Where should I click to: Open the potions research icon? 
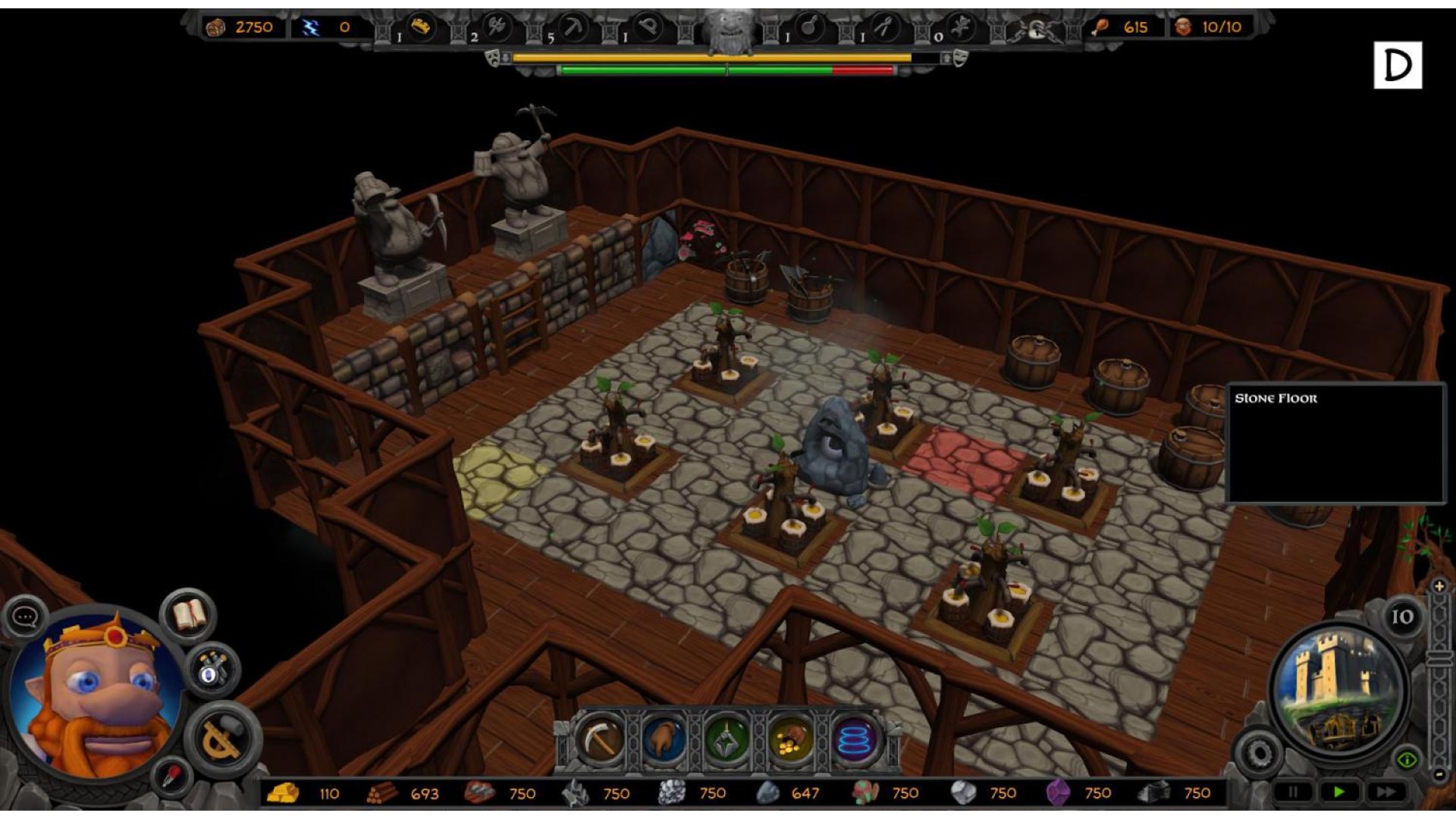click(x=212, y=670)
